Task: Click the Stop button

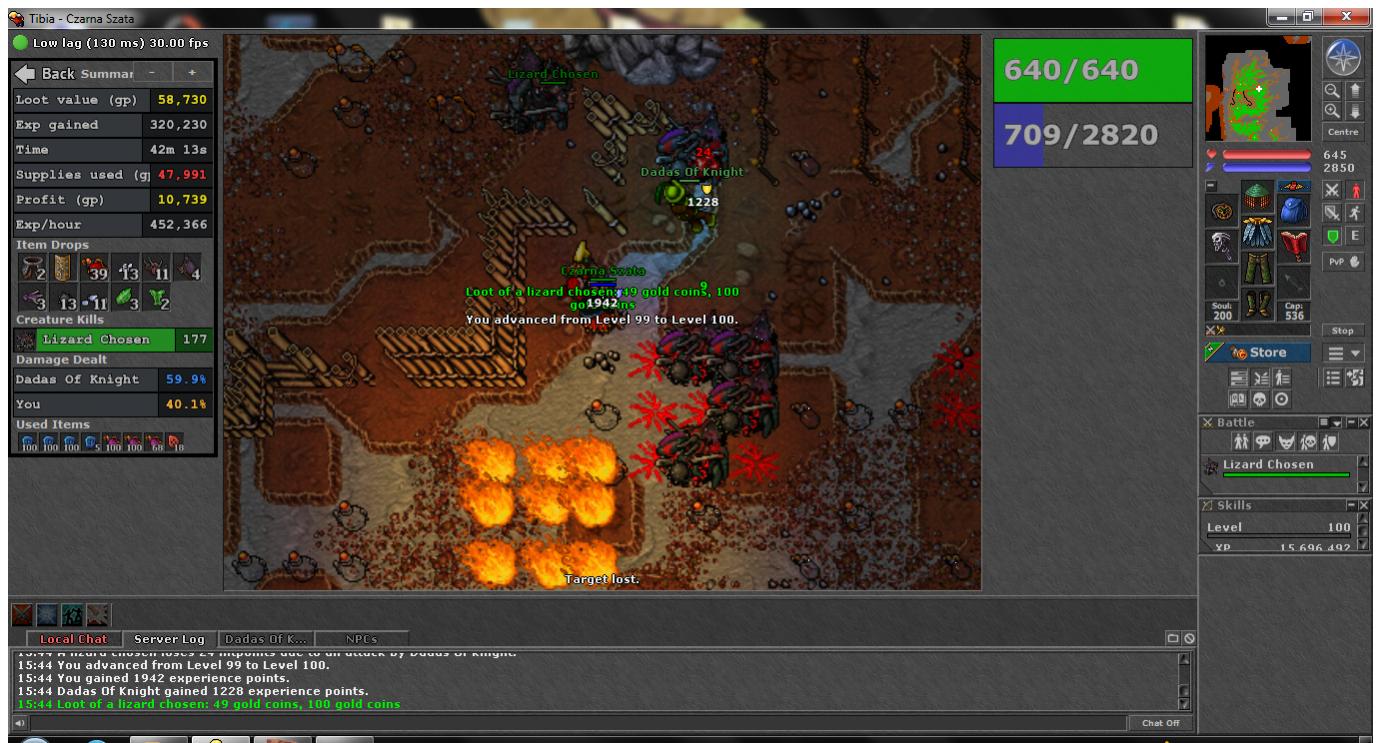Action: click(x=1342, y=330)
